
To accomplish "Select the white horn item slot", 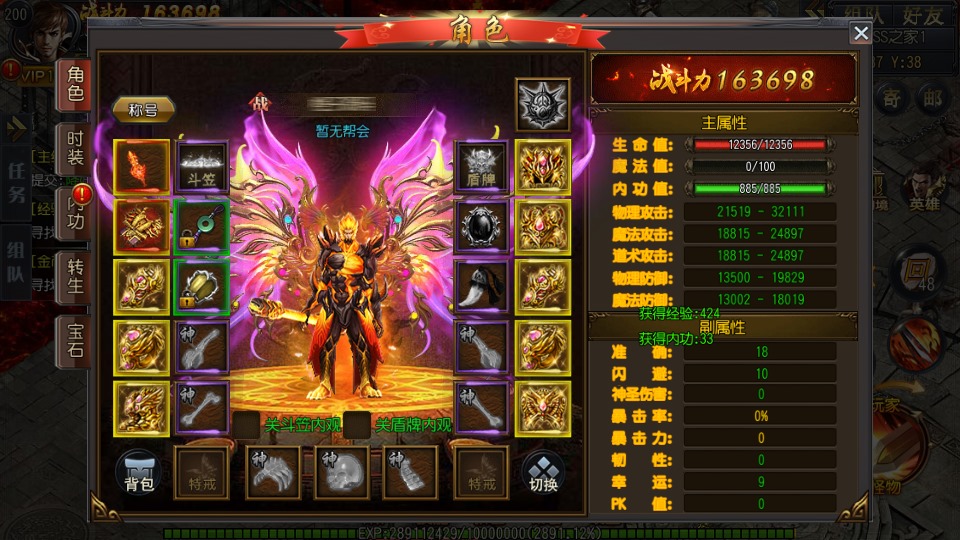I will coord(482,286).
